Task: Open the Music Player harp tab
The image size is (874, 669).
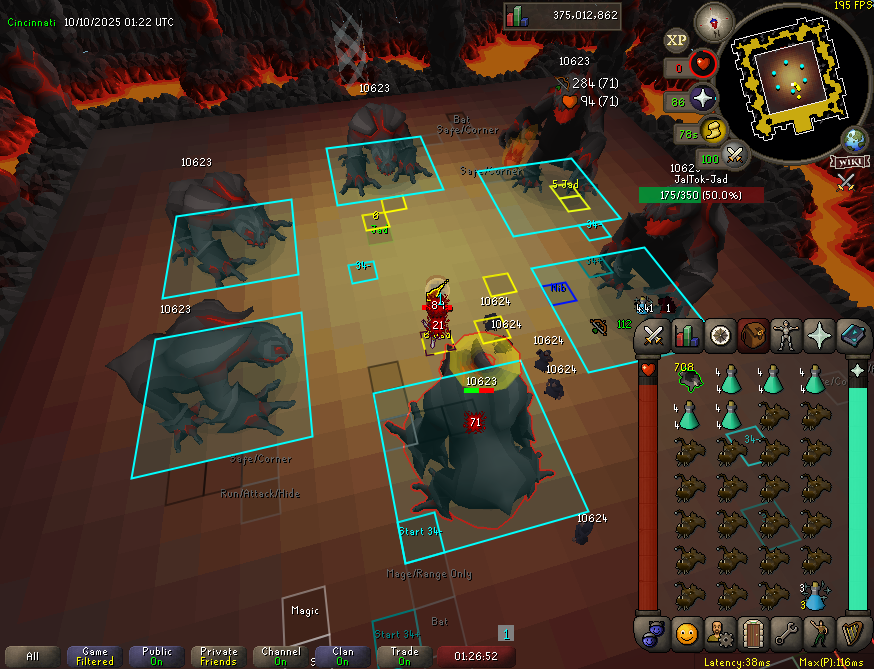Action: (x=853, y=632)
